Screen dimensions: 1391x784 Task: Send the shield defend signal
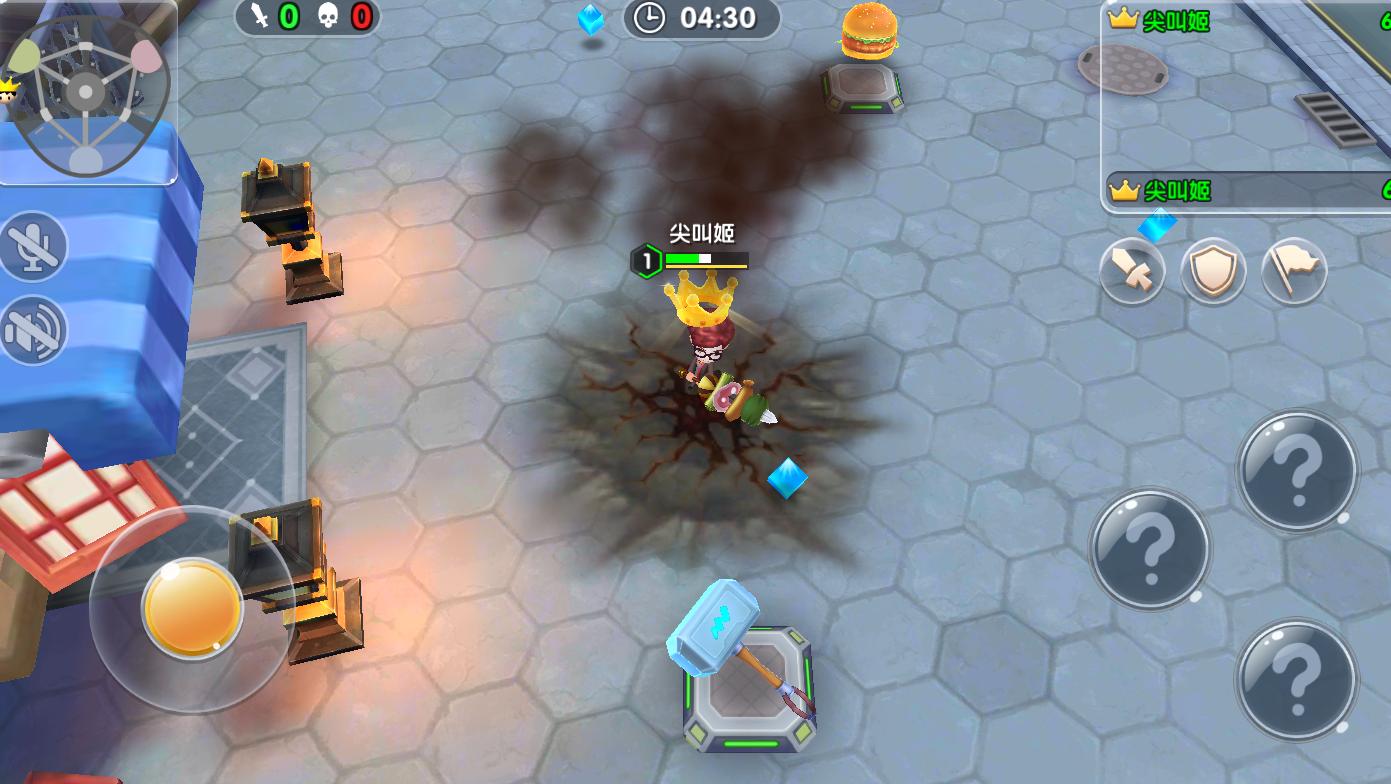point(1213,271)
